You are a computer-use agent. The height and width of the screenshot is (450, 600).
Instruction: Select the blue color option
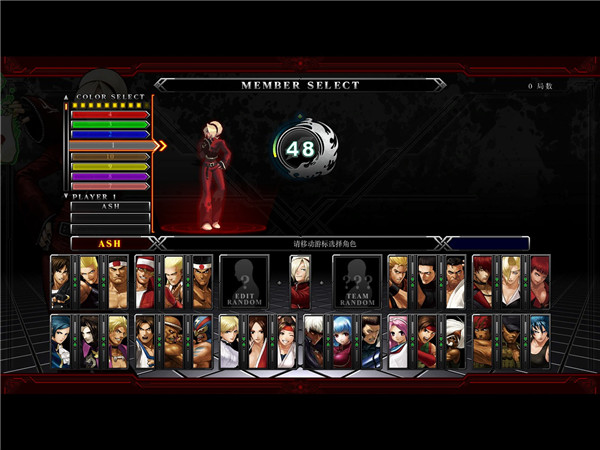tap(108, 134)
